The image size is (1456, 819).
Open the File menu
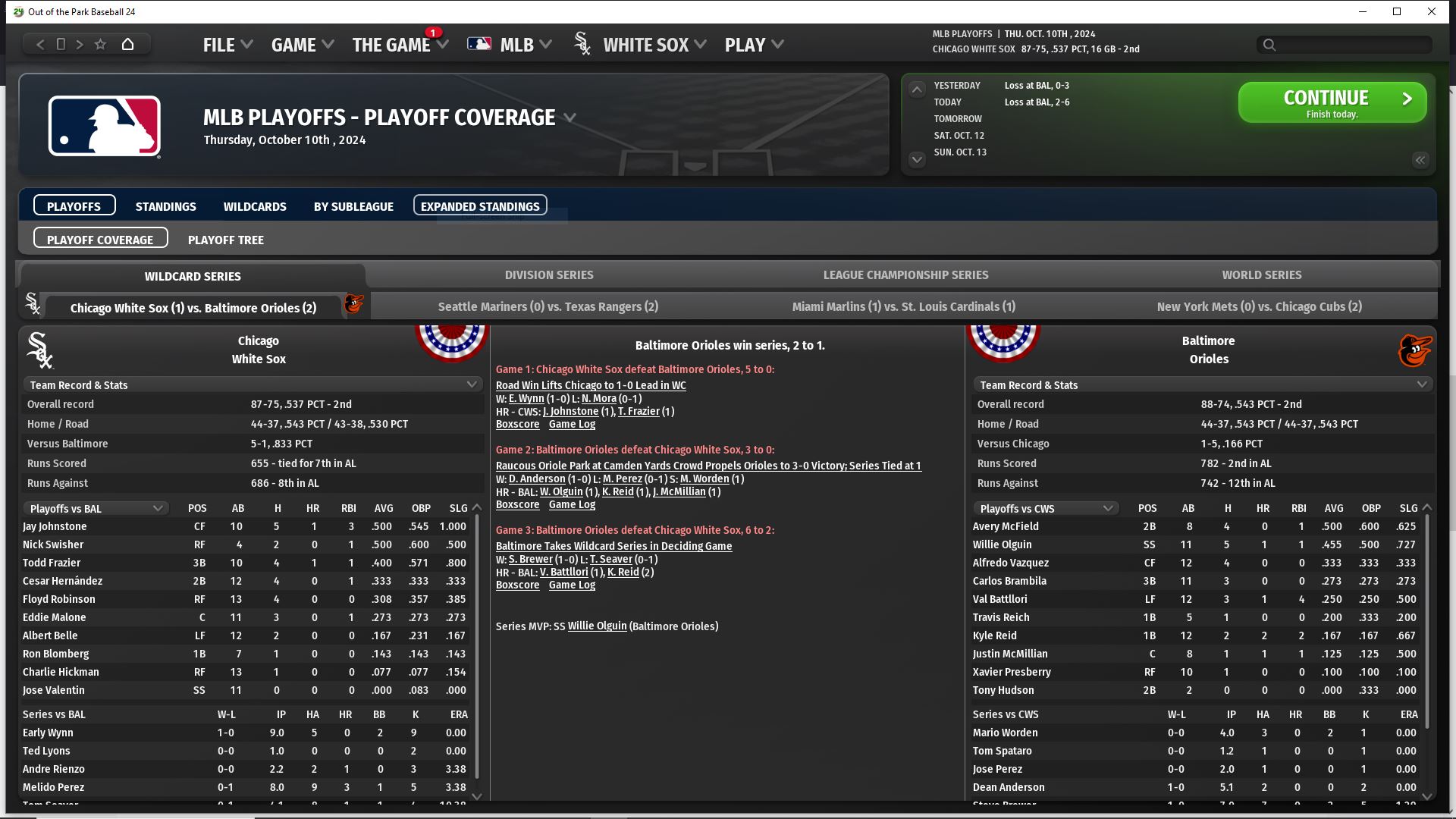click(227, 45)
